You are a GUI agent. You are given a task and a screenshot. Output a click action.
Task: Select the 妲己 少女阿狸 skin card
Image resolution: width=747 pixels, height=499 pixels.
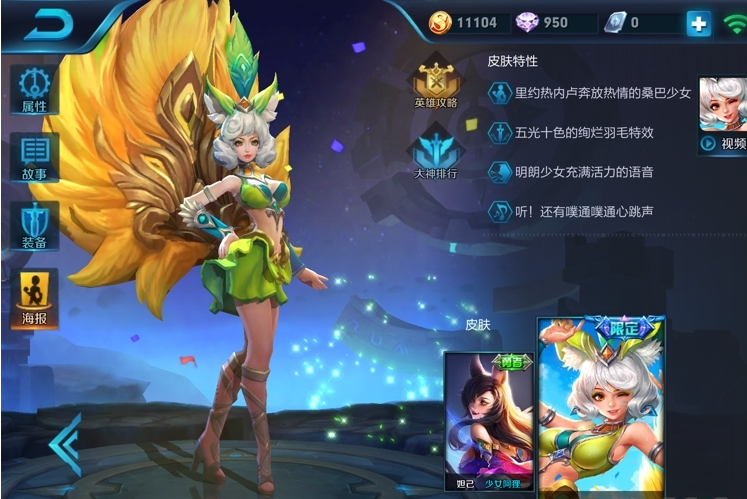tap(488, 422)
